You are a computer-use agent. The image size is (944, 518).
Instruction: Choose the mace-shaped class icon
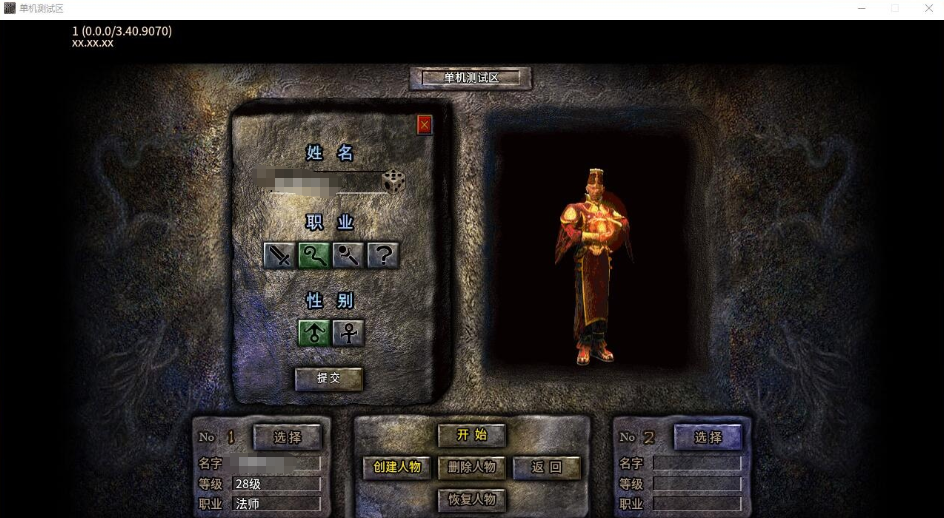(349, 255)
